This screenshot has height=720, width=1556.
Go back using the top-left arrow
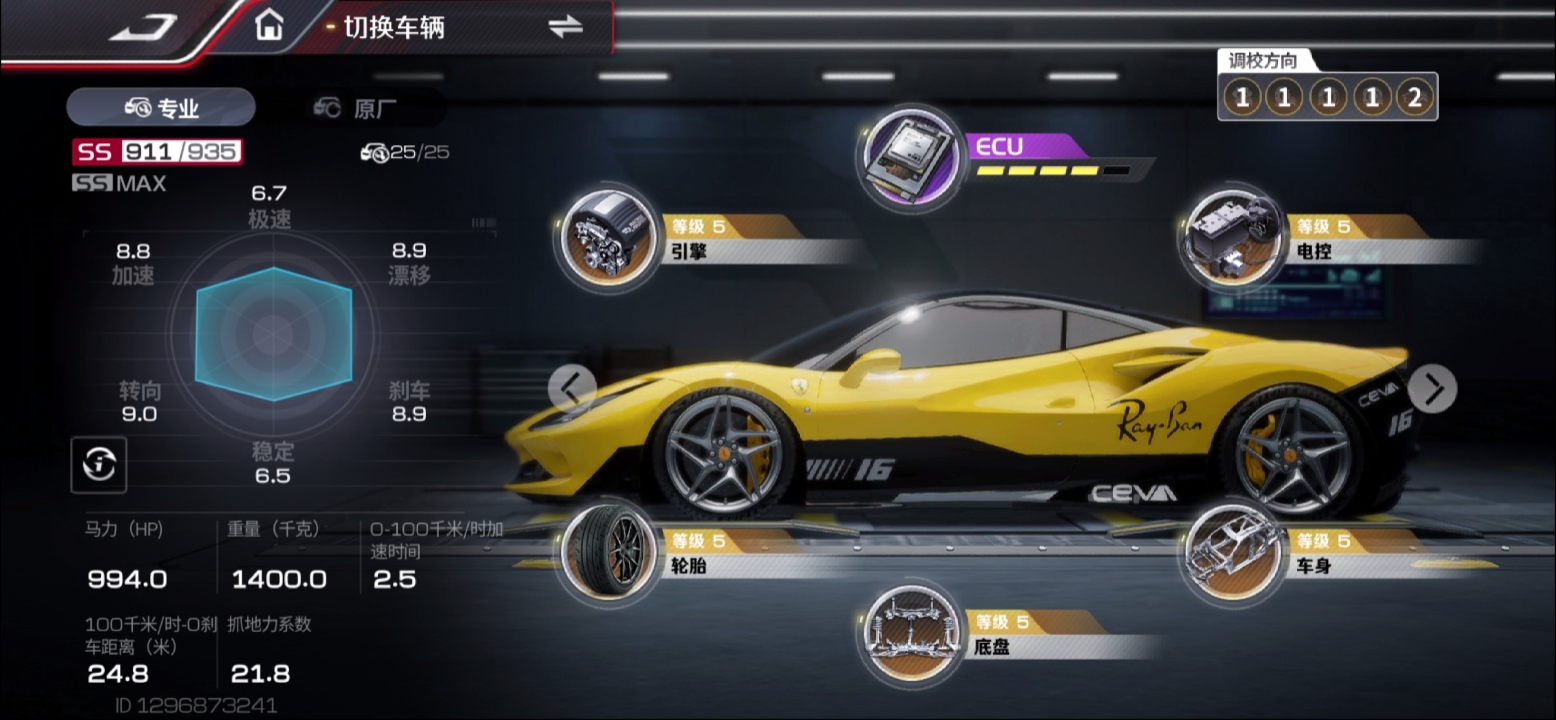(x=143, y=27)
